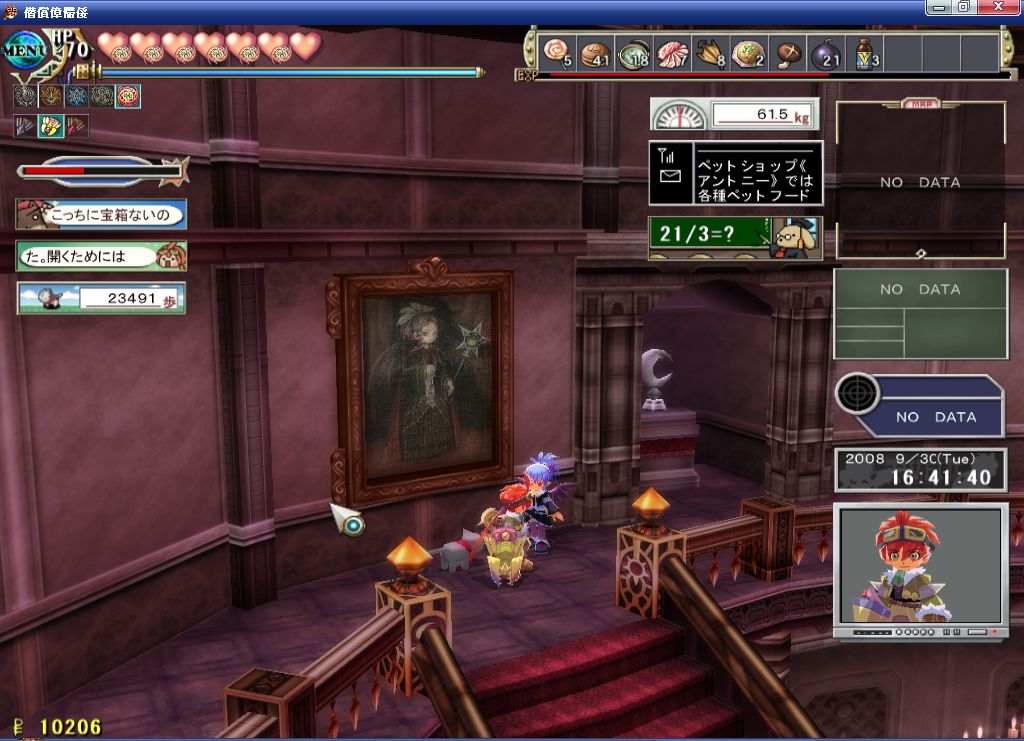This screenshot has height=741, width=1024.
Task: Open the MAP panel showing NO DATA
Action: tap(920, 180)
